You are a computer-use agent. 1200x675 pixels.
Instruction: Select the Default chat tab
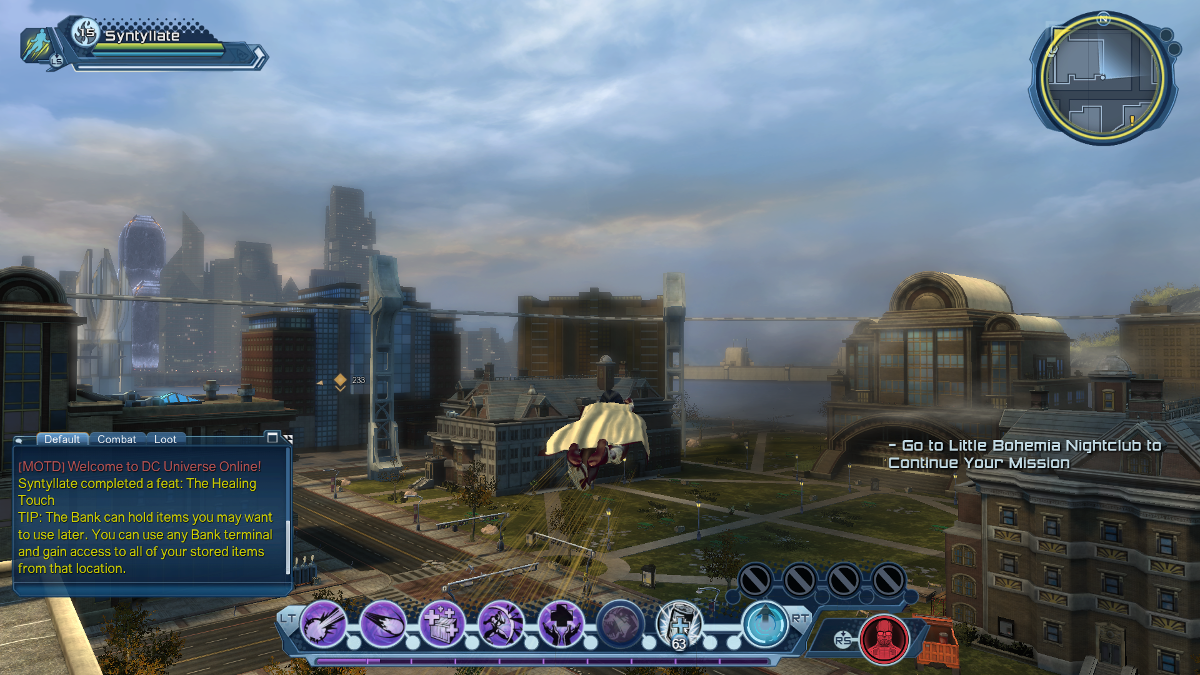coord(62,439)
